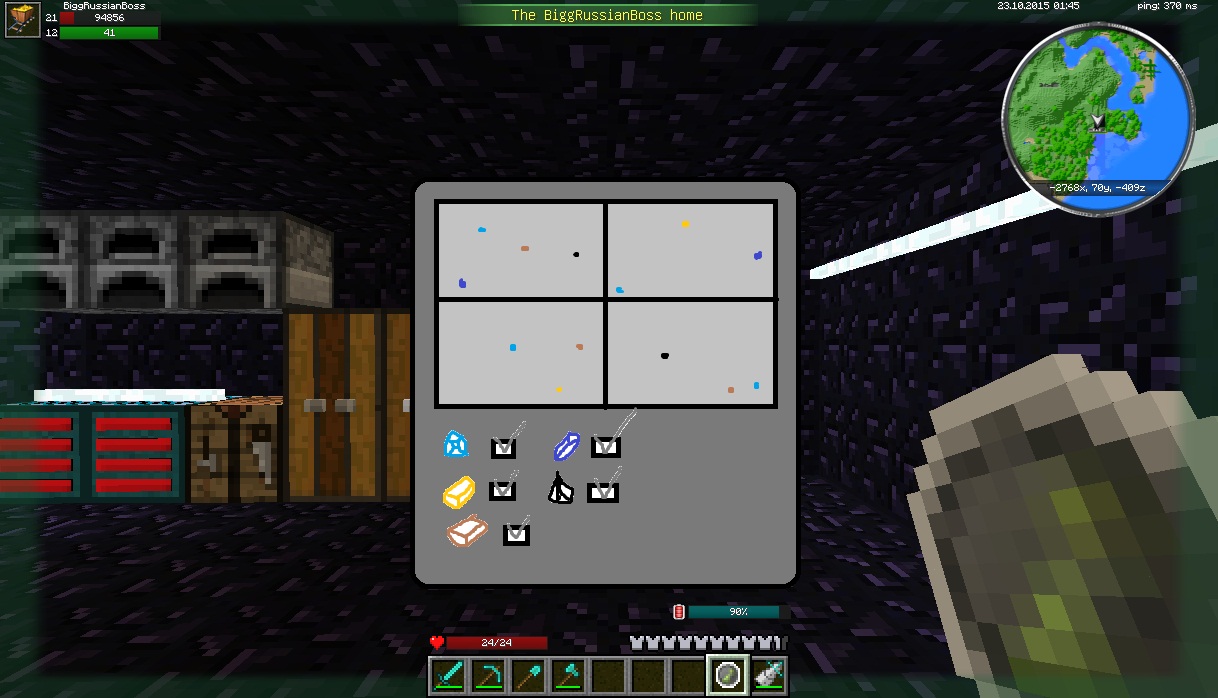Viewport: 1218px width, 698px height.
Task: Click the brown copper ingot icon
Action: point(467,532)
